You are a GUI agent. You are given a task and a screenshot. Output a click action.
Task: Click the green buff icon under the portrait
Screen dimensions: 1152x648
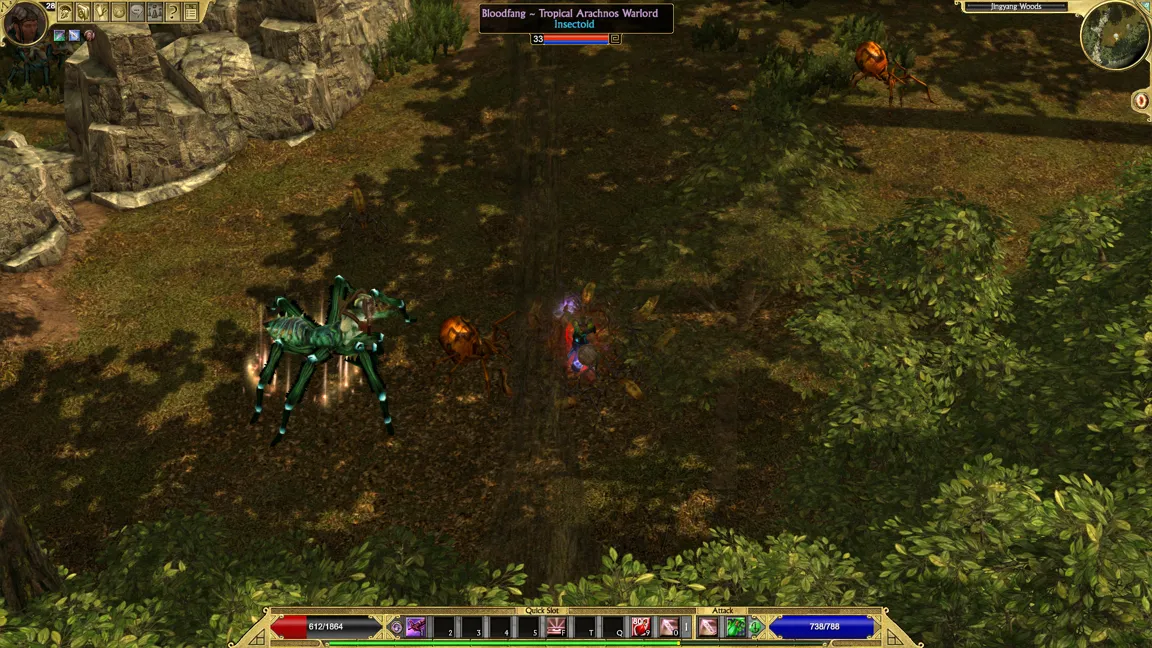coord(60,36)
